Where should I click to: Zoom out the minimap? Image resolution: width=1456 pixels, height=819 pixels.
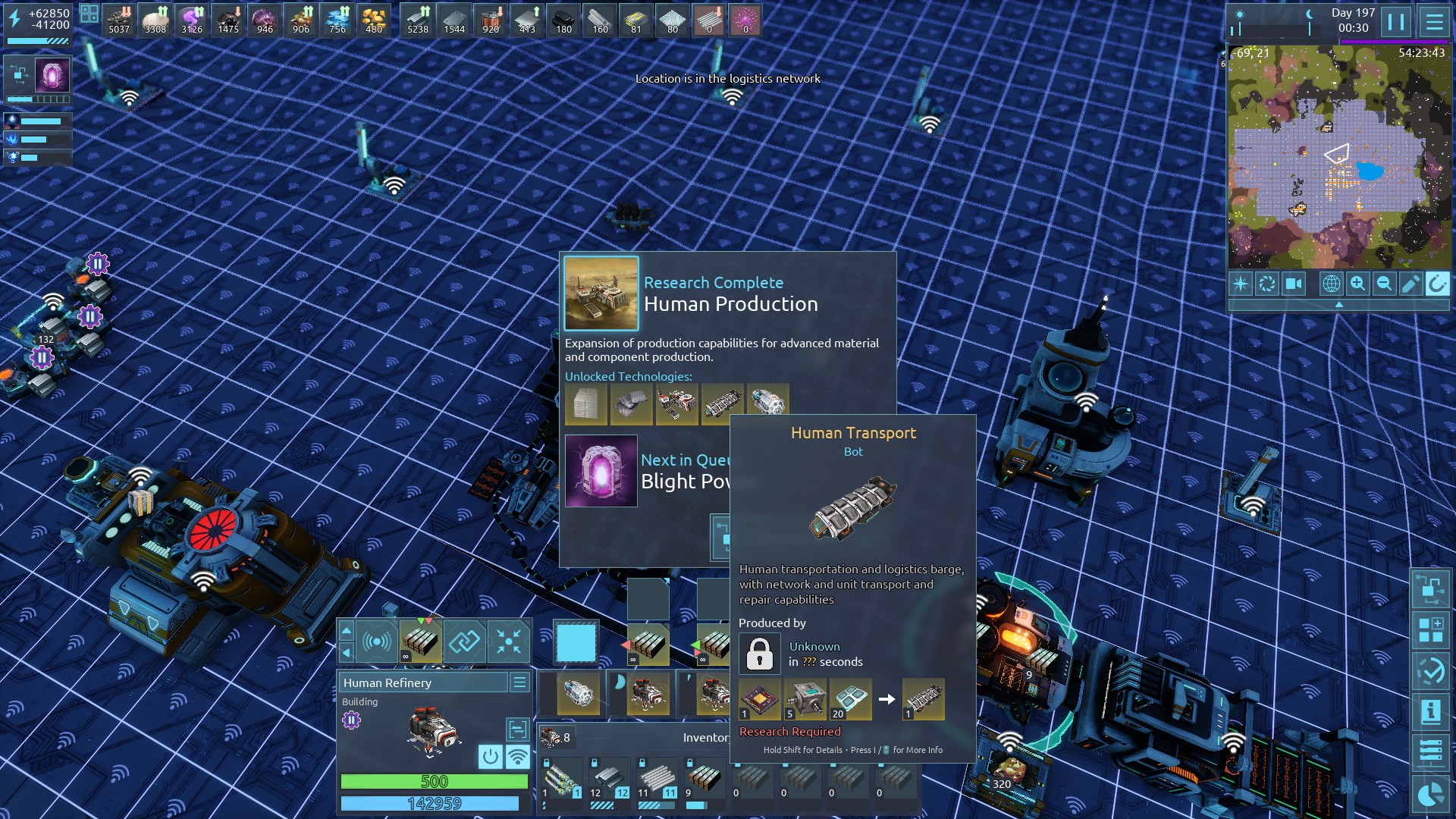(1384, 284)
